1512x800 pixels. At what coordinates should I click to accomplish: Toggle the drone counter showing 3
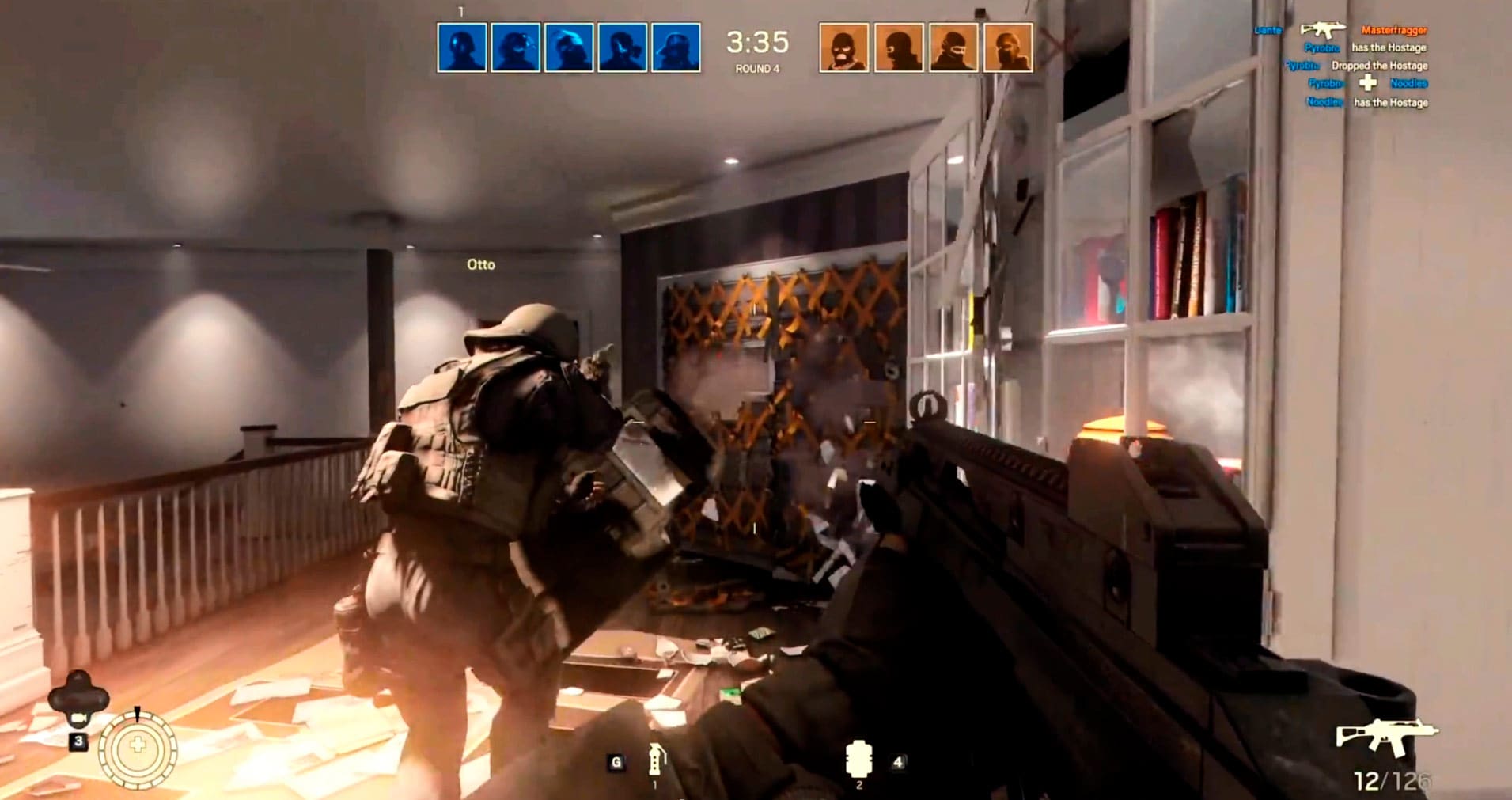tap(77, 742)
